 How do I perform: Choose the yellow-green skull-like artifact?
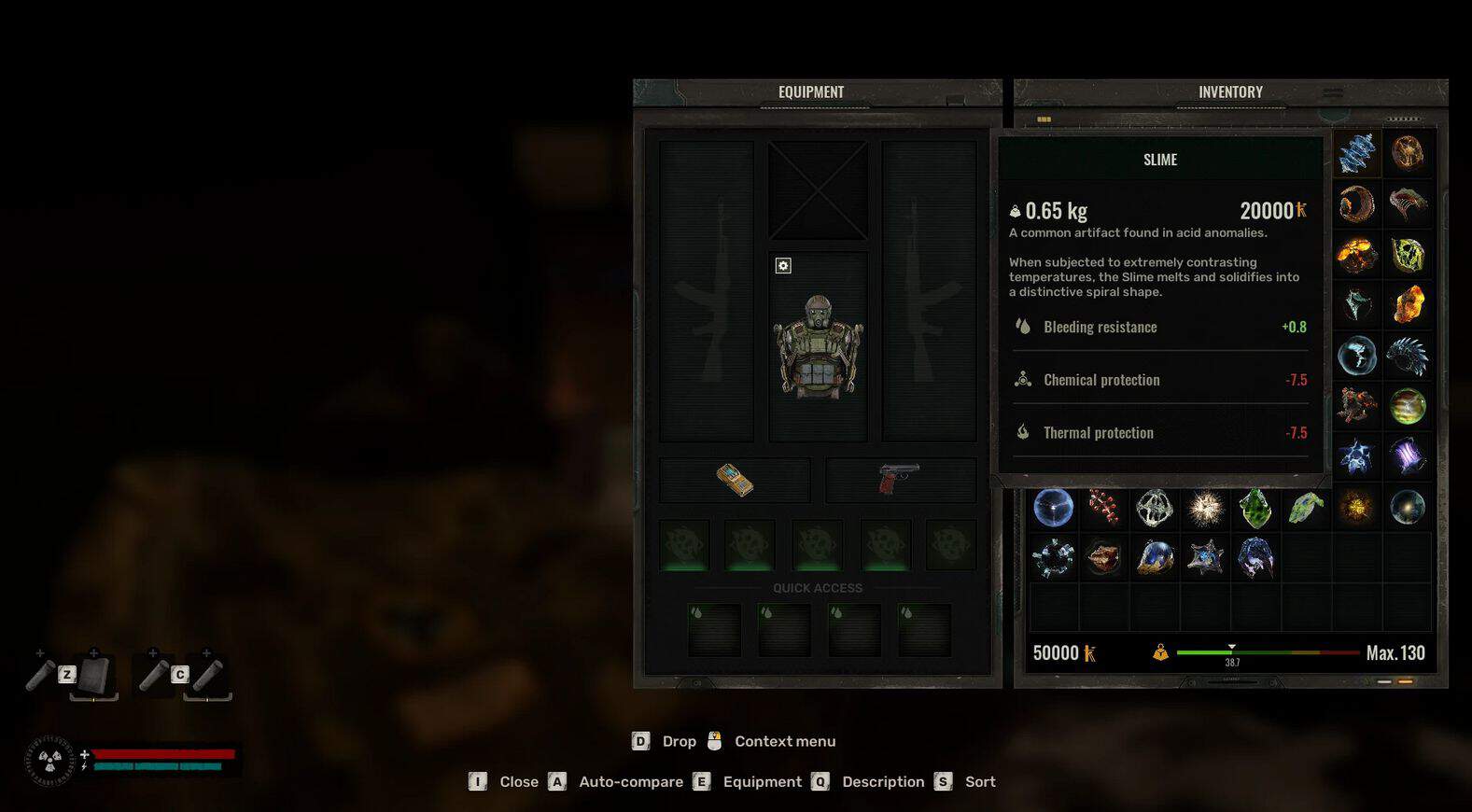(1408, 254)
